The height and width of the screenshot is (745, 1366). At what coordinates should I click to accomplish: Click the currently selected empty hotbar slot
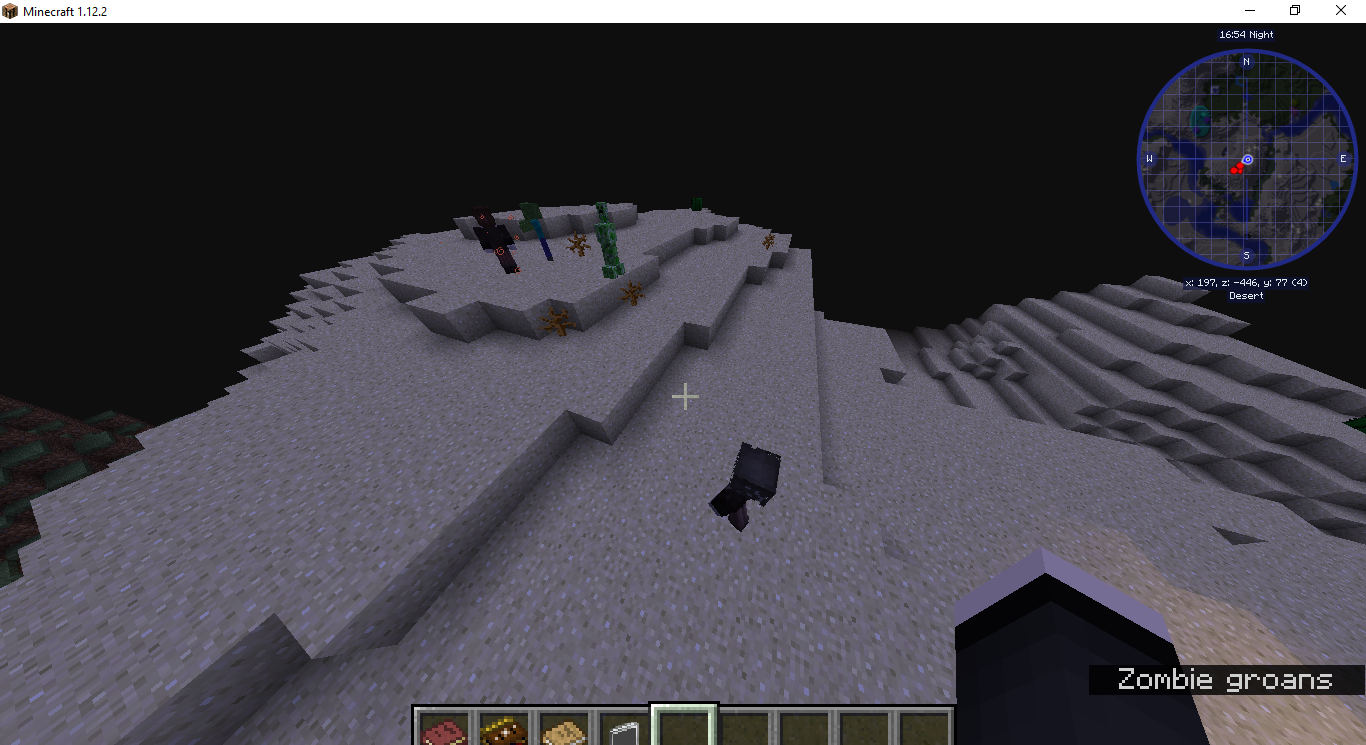point(686,727)
